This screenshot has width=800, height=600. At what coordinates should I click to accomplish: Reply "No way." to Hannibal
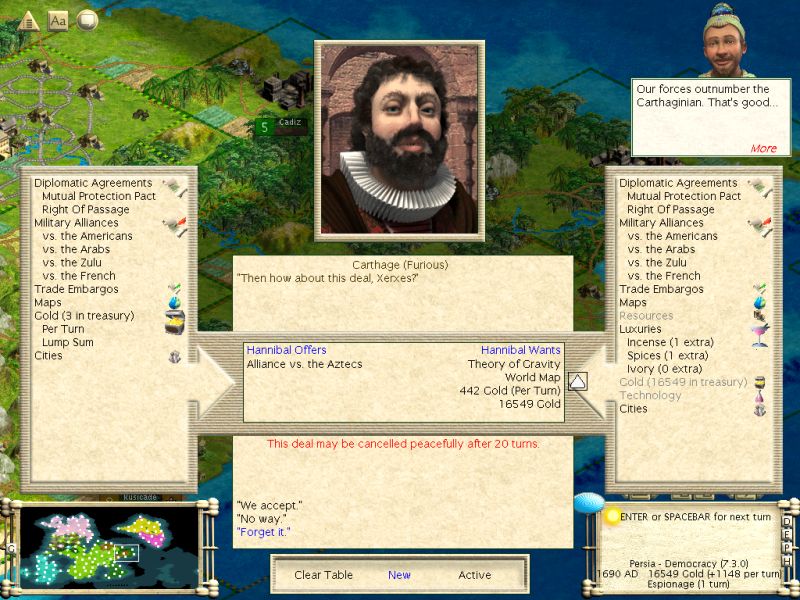[x=262, y=519]
